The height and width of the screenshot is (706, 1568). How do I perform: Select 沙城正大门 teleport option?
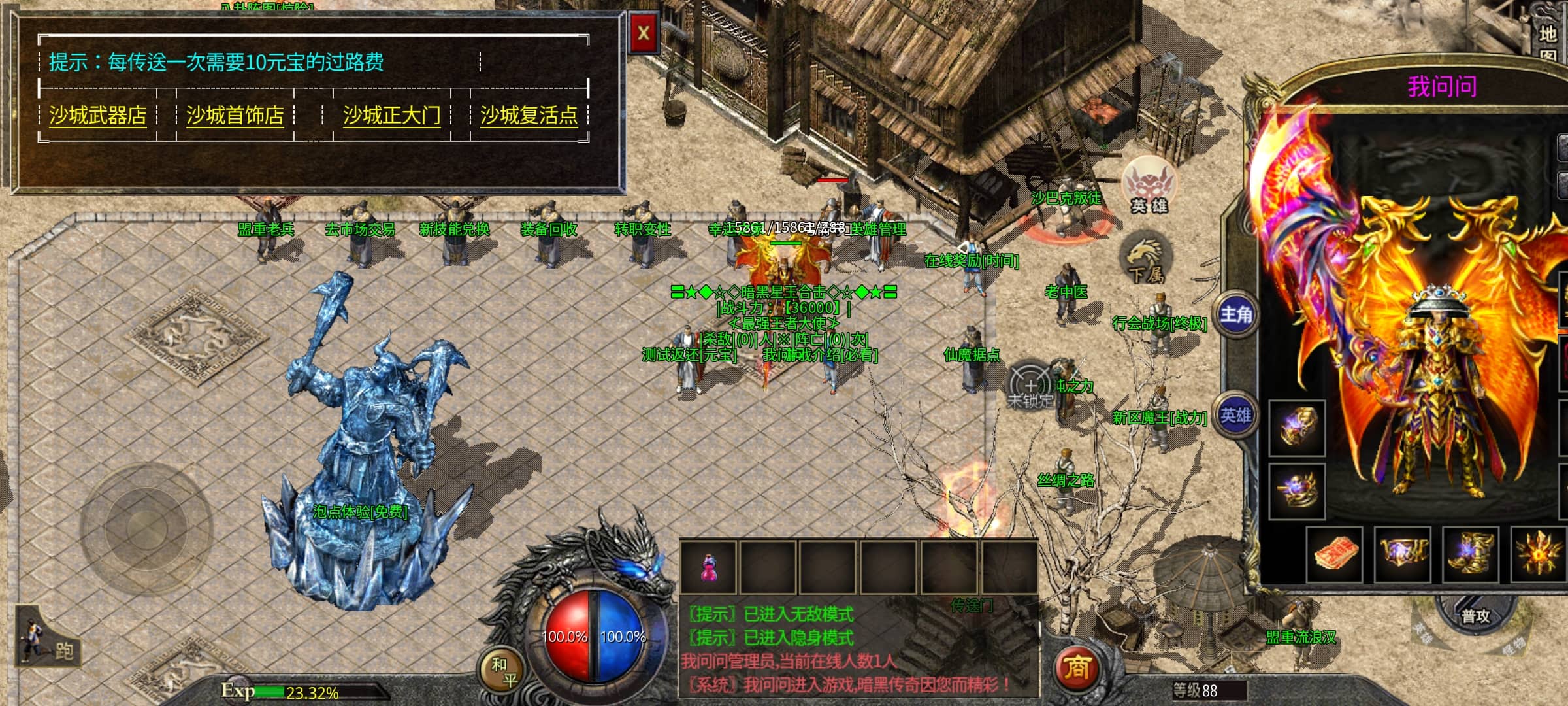click(392, 116)
